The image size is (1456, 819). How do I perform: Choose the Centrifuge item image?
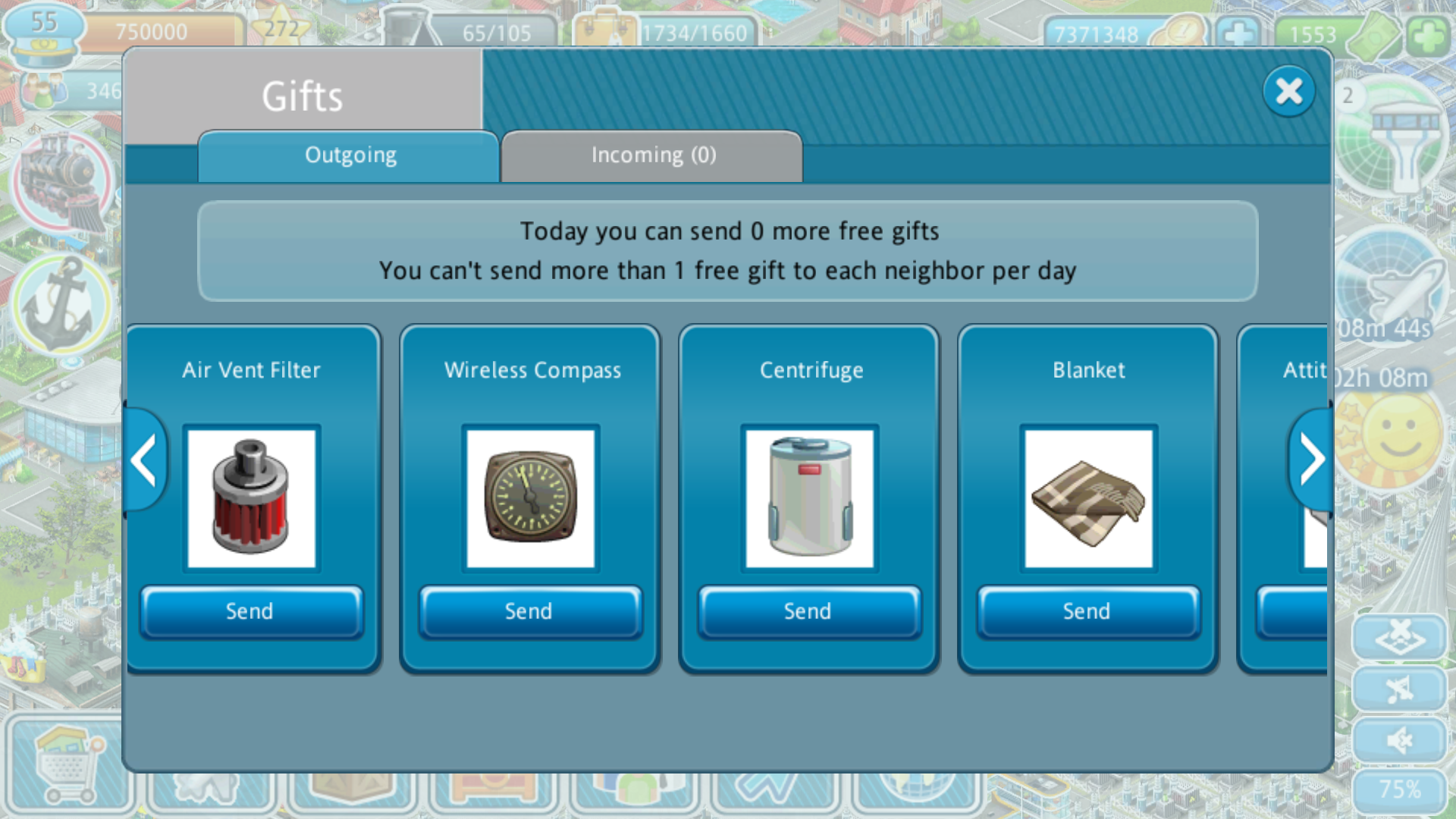(809, 498)
